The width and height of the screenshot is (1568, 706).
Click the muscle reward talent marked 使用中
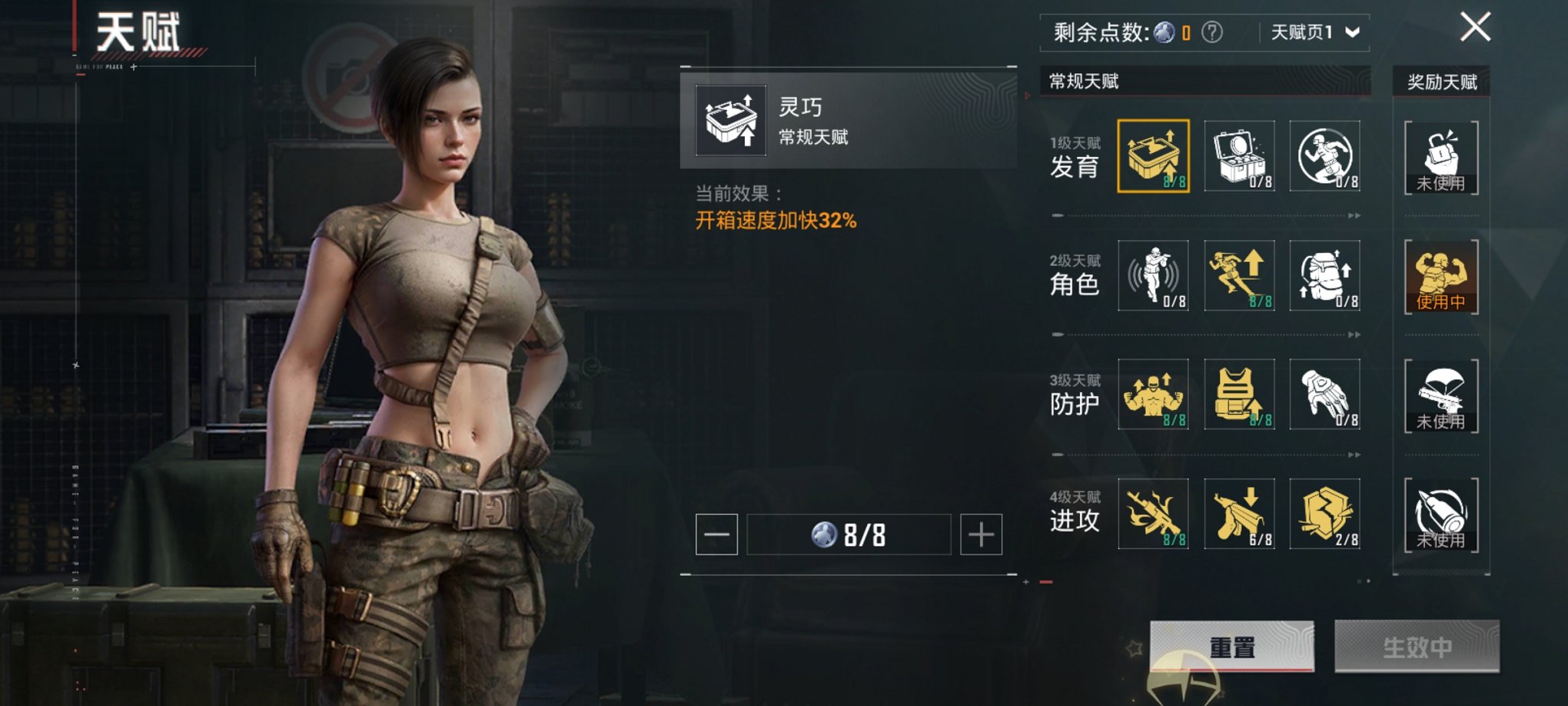pyautogui.click(x=1442, y=275)
